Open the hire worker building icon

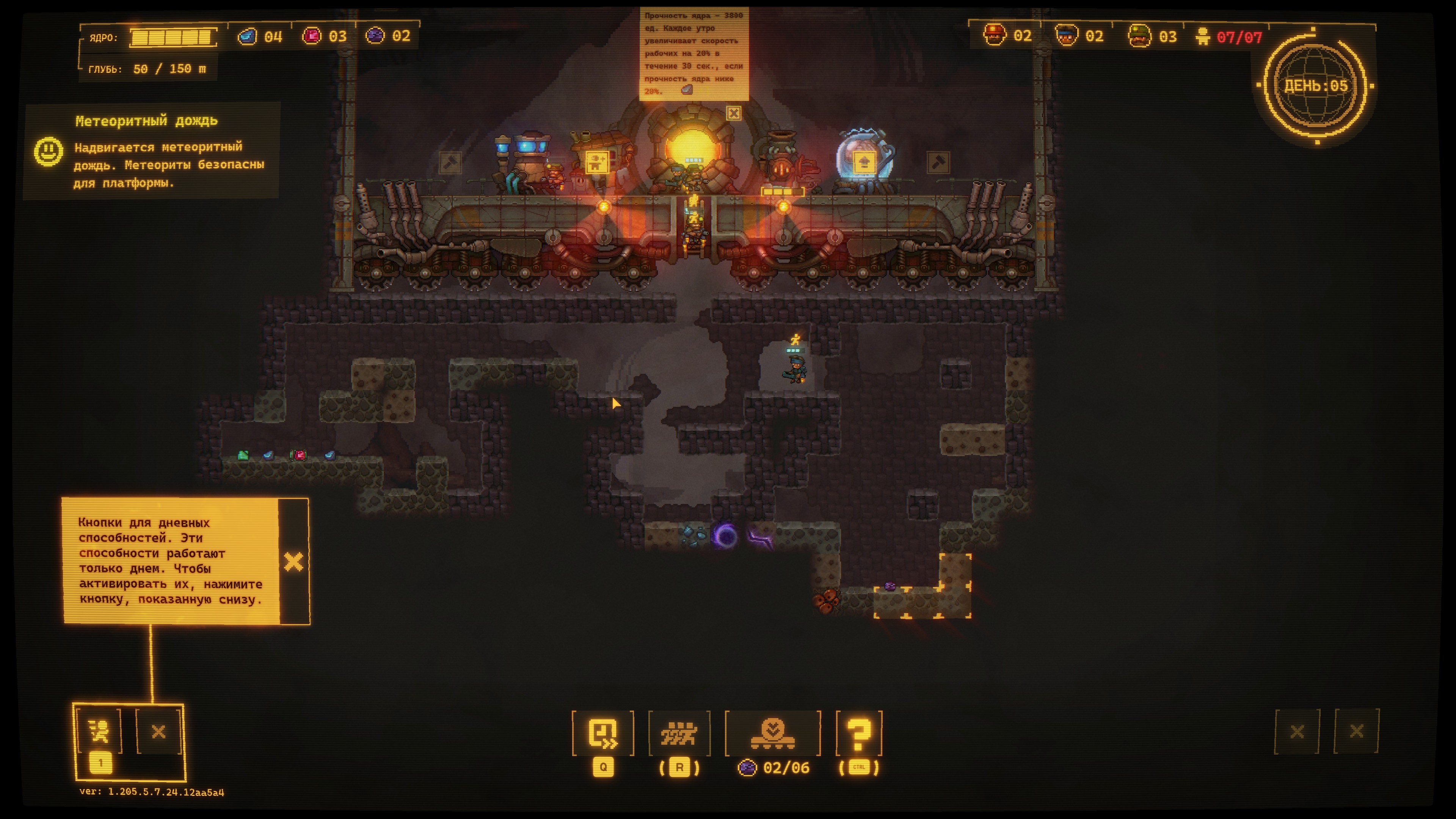[x=597, y=162]
